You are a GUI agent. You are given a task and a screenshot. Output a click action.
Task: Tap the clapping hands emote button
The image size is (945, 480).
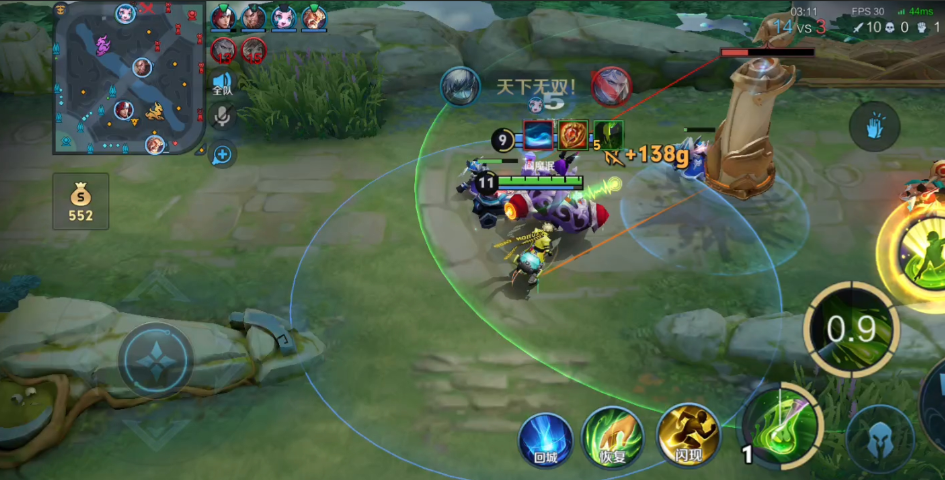874,127
